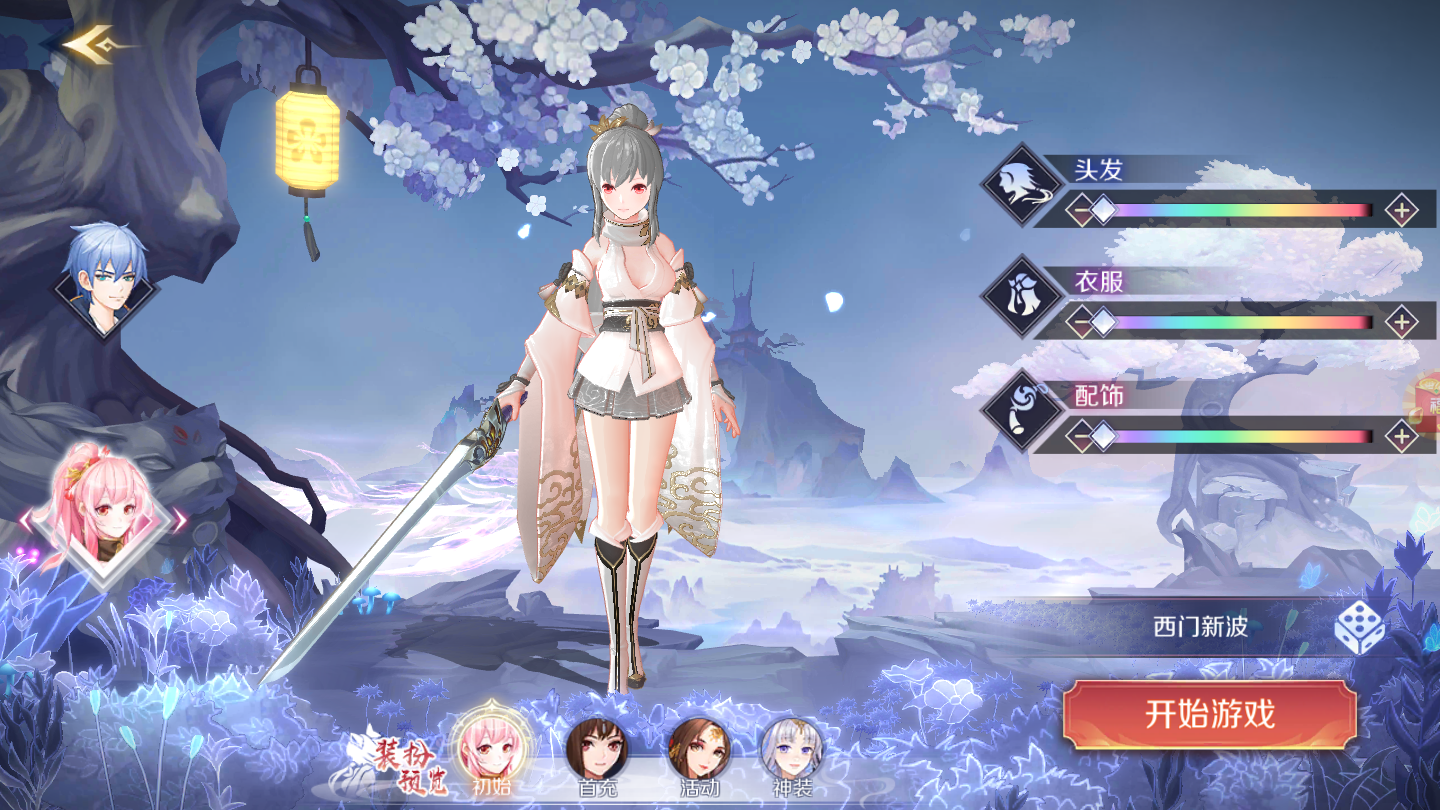Preview the 活动 event outfit
Image resolution: width=1440 pixels, height=810 pixels.
click(699, 752)
